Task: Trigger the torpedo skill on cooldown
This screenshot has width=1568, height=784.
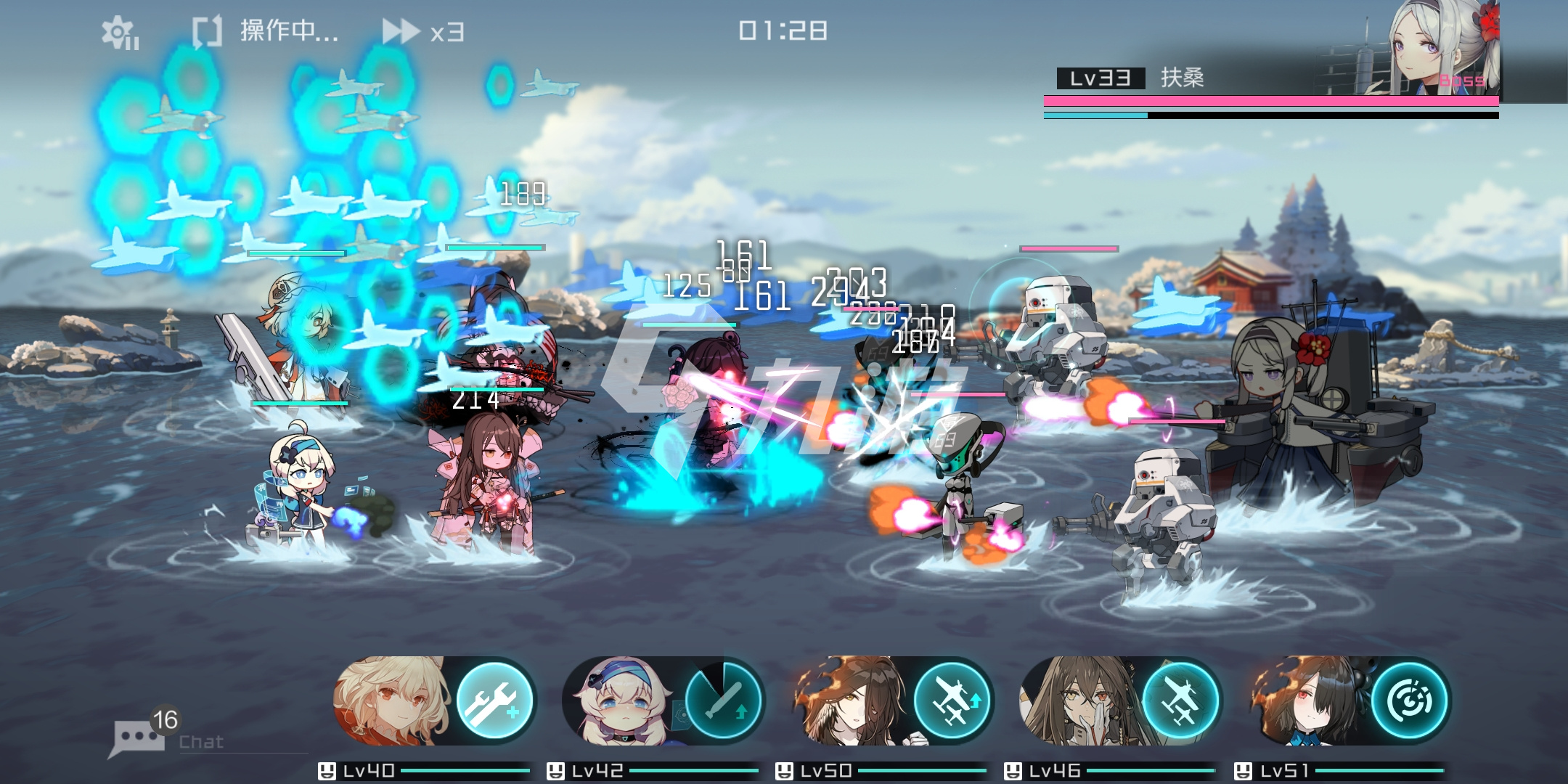Action: 723,700
